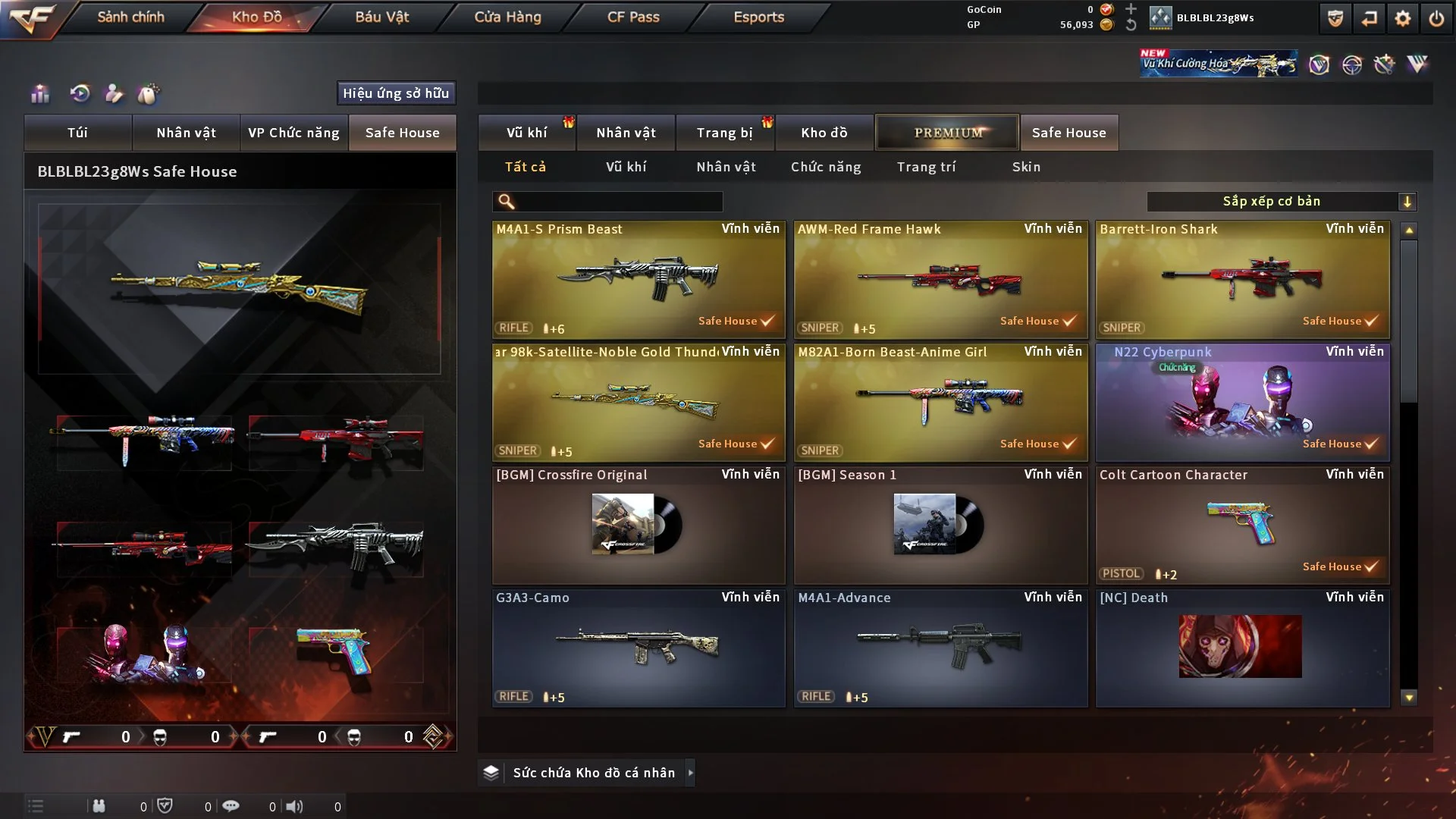Open the Vũ Khí Cường Hóa banner

[1218, 64]
